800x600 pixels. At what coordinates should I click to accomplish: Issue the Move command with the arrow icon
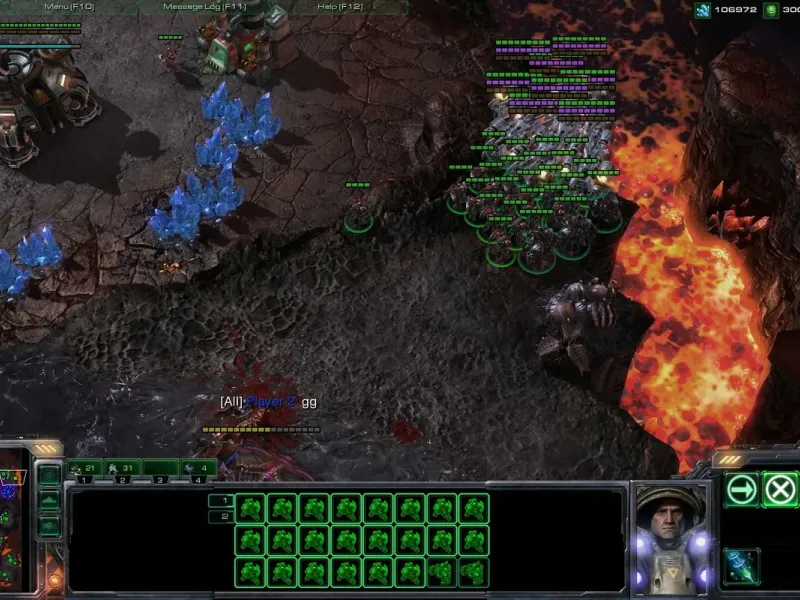point(742,490)
